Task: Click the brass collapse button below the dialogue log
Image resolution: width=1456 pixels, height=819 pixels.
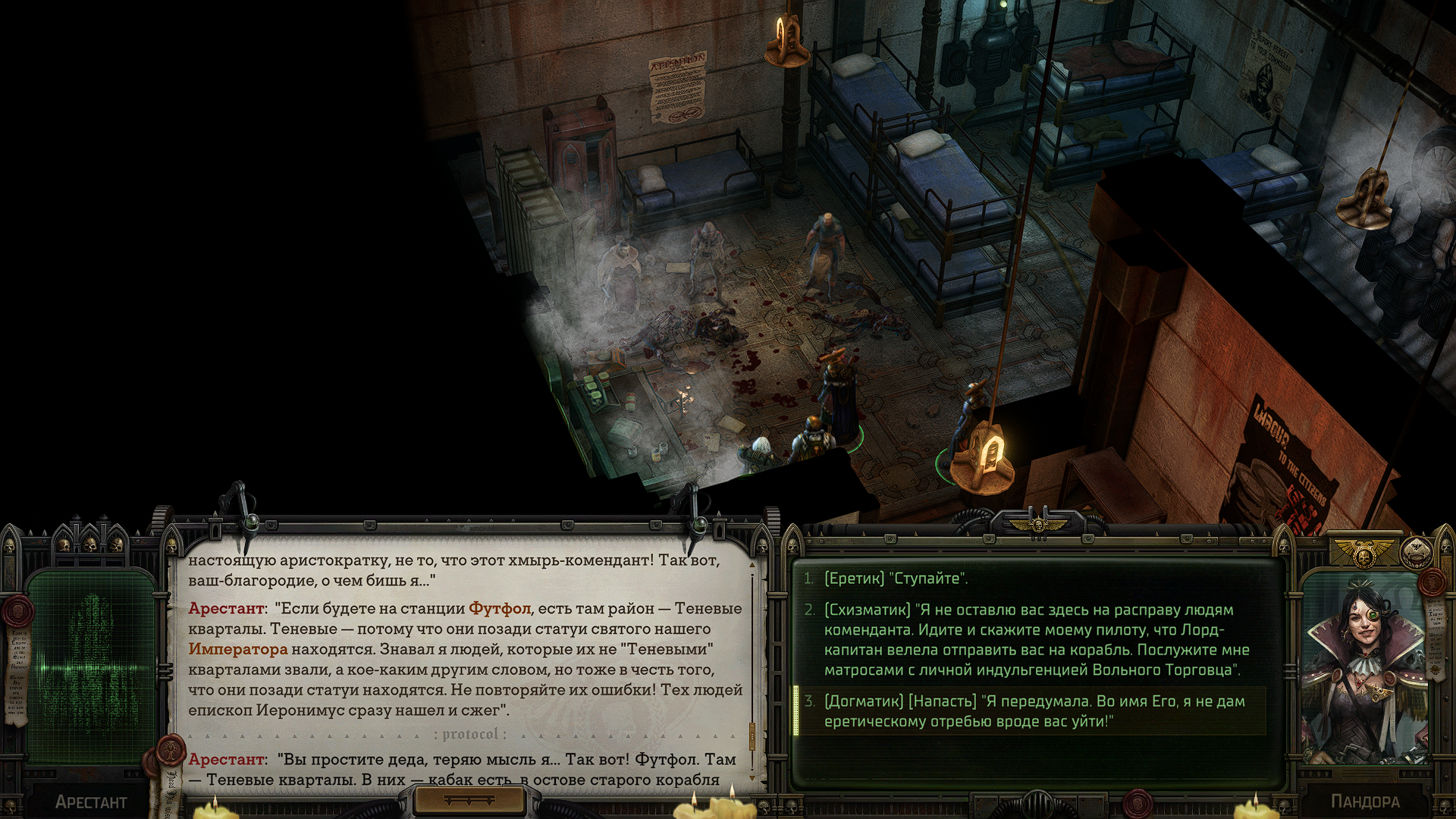Action: (469, 801)
